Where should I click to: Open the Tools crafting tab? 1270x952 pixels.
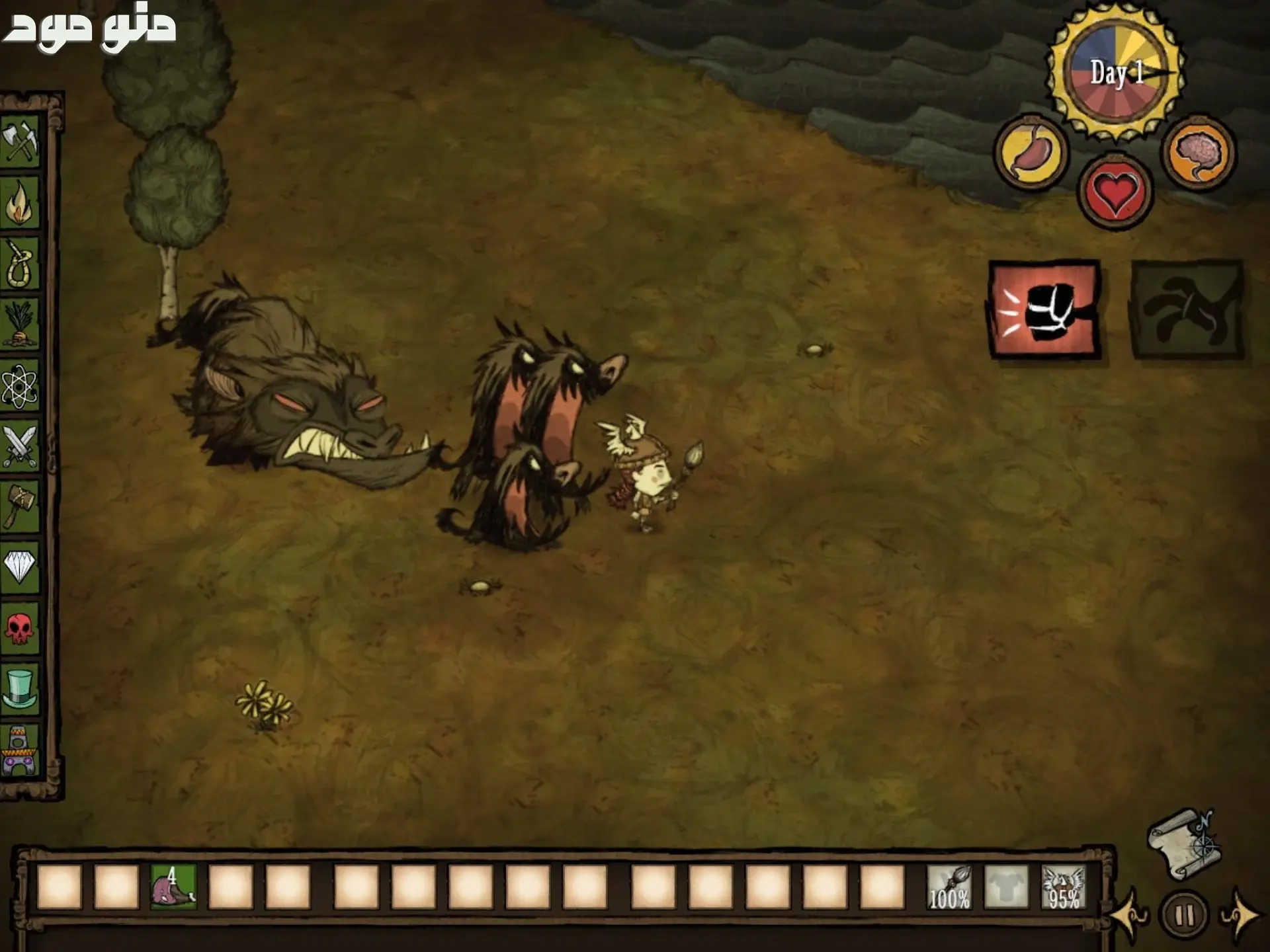(21, 141)
